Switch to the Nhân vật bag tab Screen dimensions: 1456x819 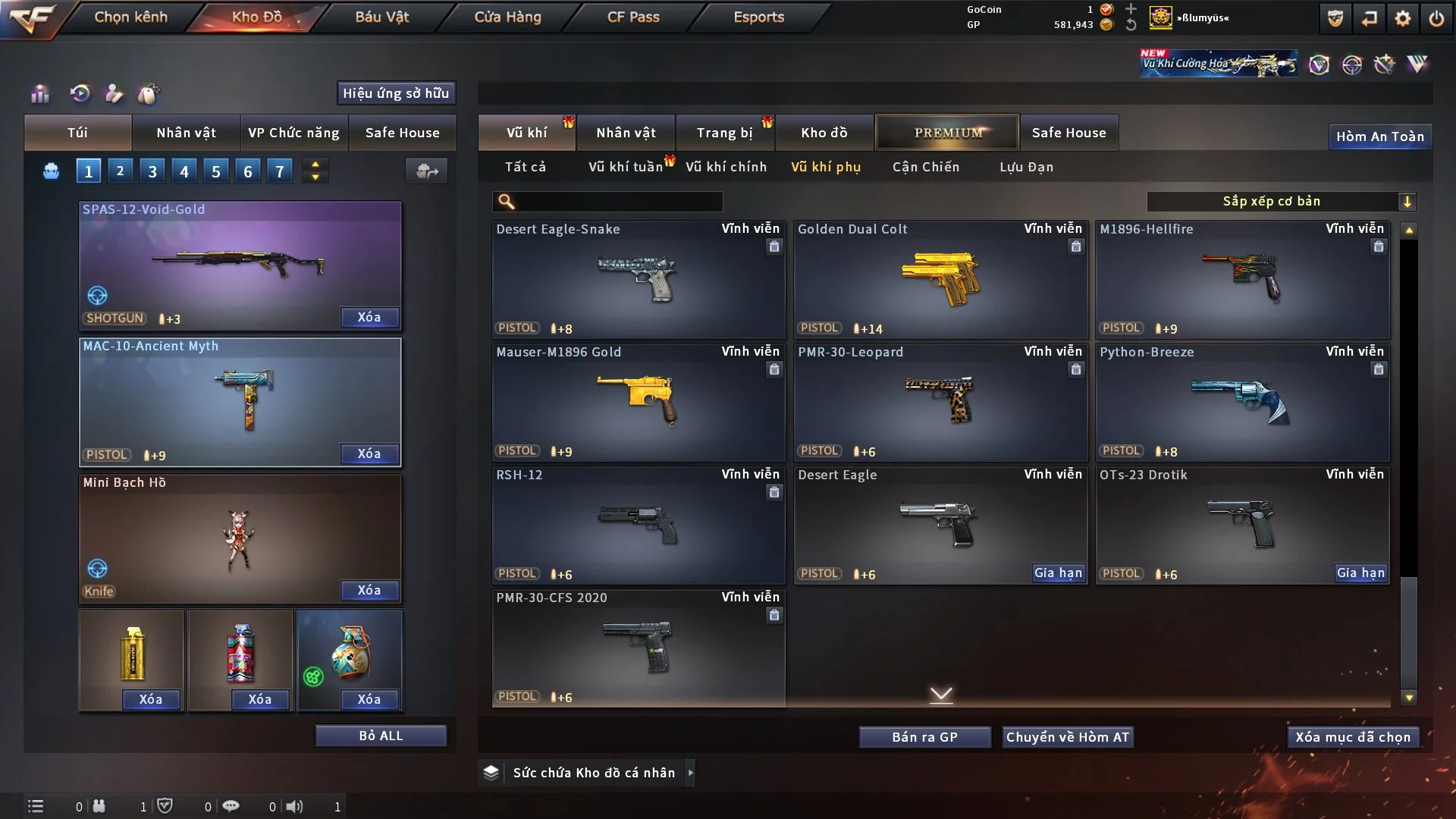click(x=186, y=133)
